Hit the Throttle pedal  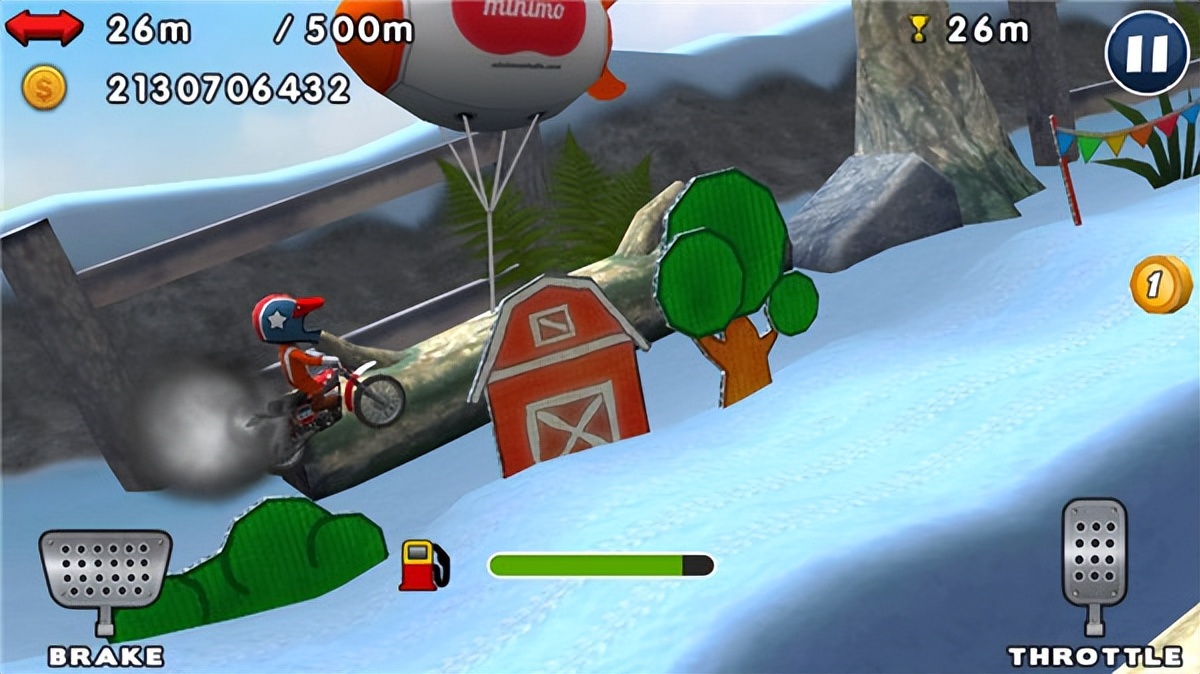(1093, 555)
